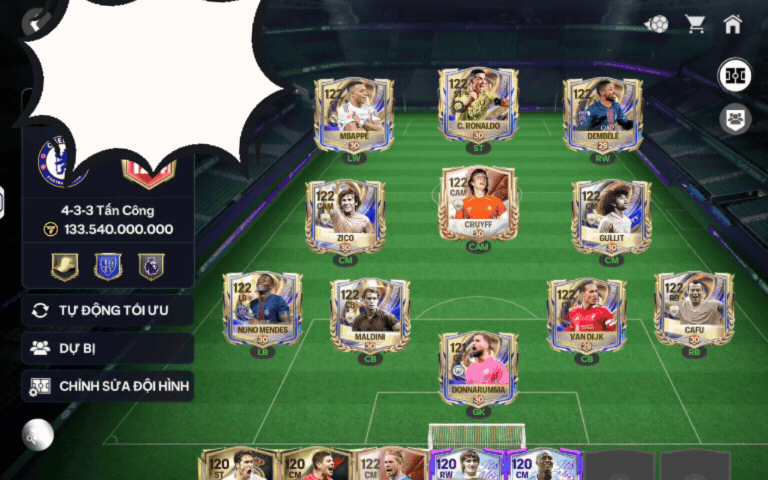Open the Dự Bị substitutes list
This screenshot has width=768, height=480.
(108, 348)
